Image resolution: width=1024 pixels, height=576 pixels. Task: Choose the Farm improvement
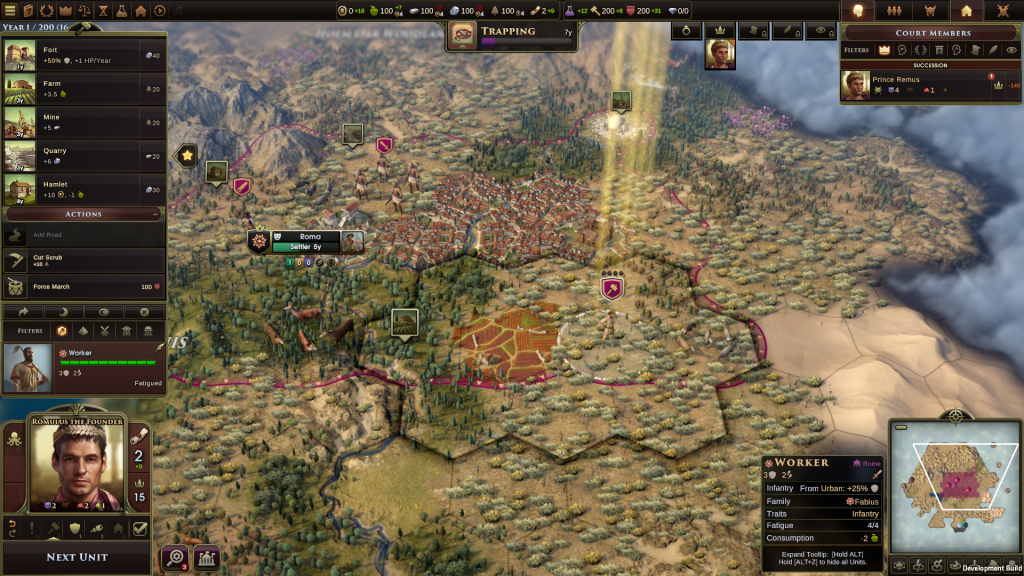[83, 89]
